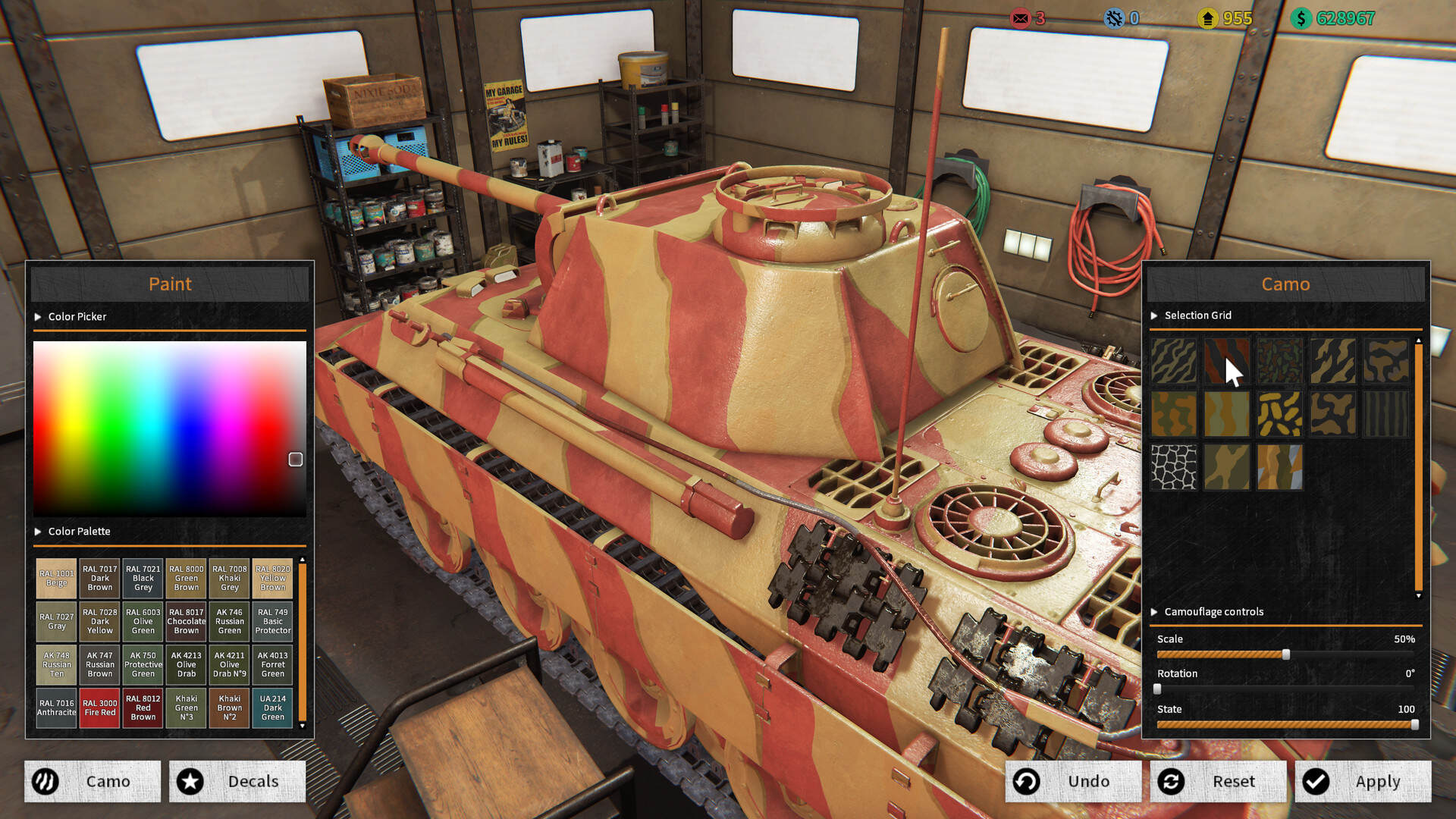1456x819 pixels.
Task: Collapse the Color Palette section
Action: pyautogui.click(x=38, y=531)
